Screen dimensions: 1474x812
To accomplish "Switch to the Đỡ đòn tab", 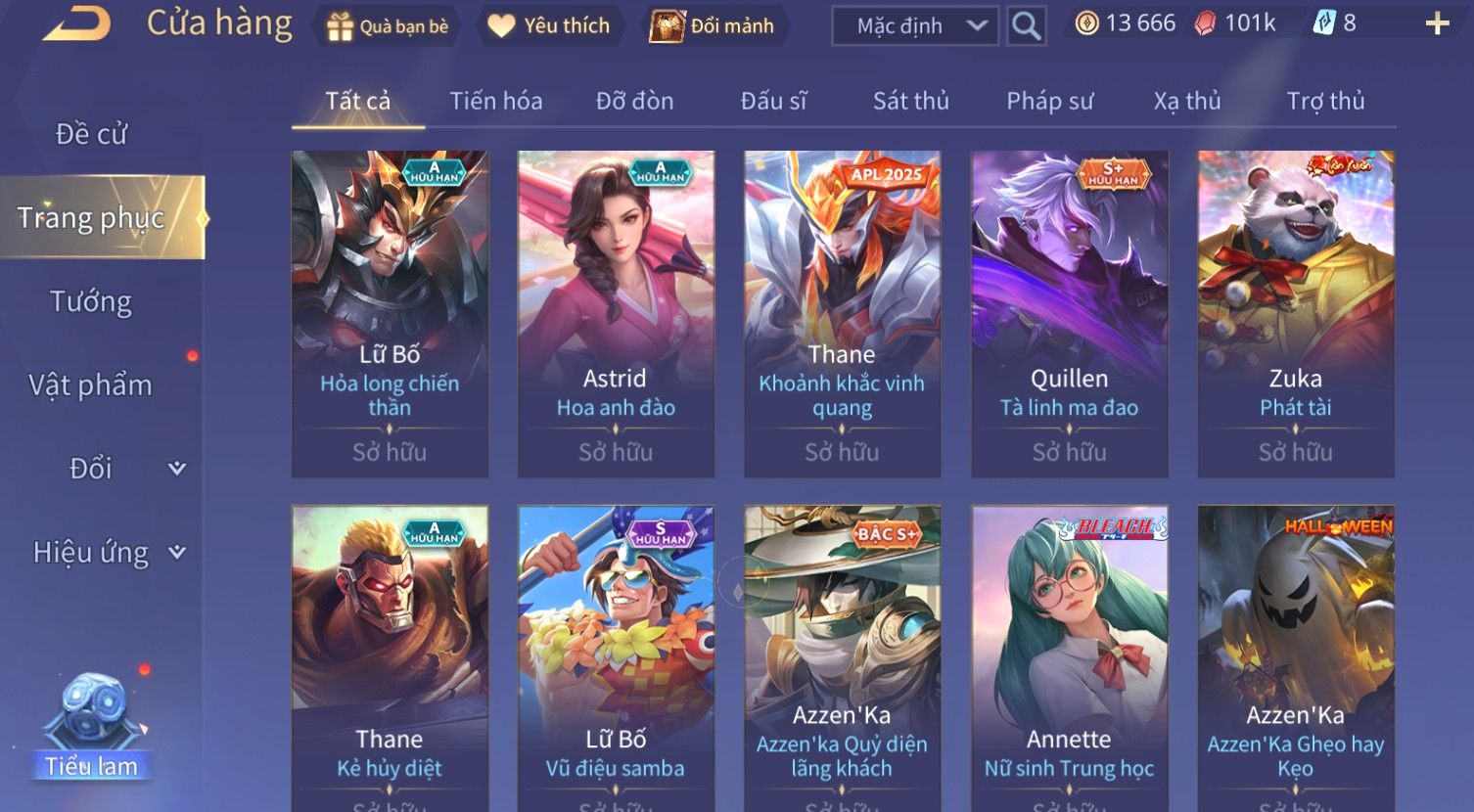I will coord(634,101).
